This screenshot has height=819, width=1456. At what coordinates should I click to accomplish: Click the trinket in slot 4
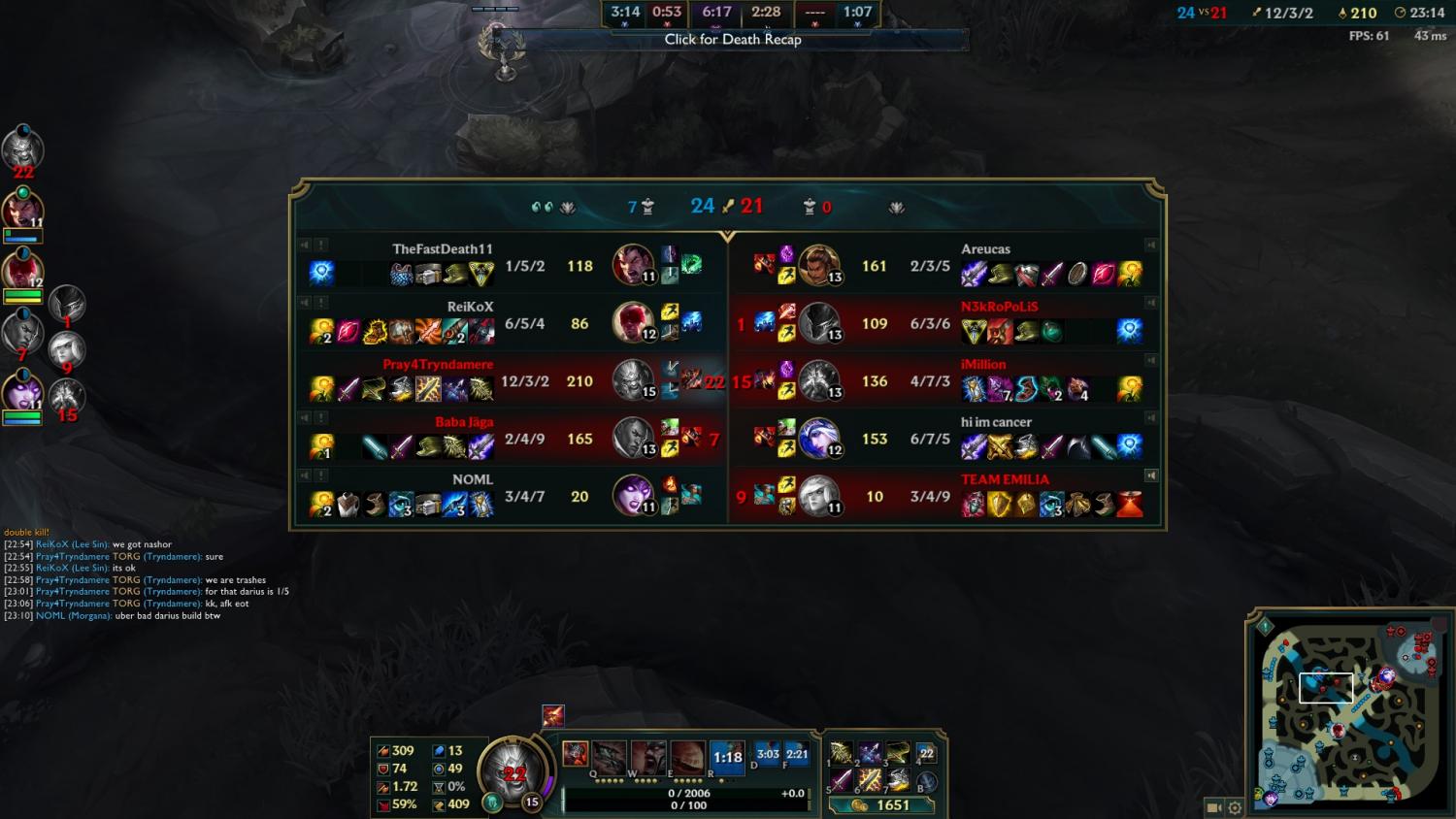pyautogui.click(x=926, y=754)
